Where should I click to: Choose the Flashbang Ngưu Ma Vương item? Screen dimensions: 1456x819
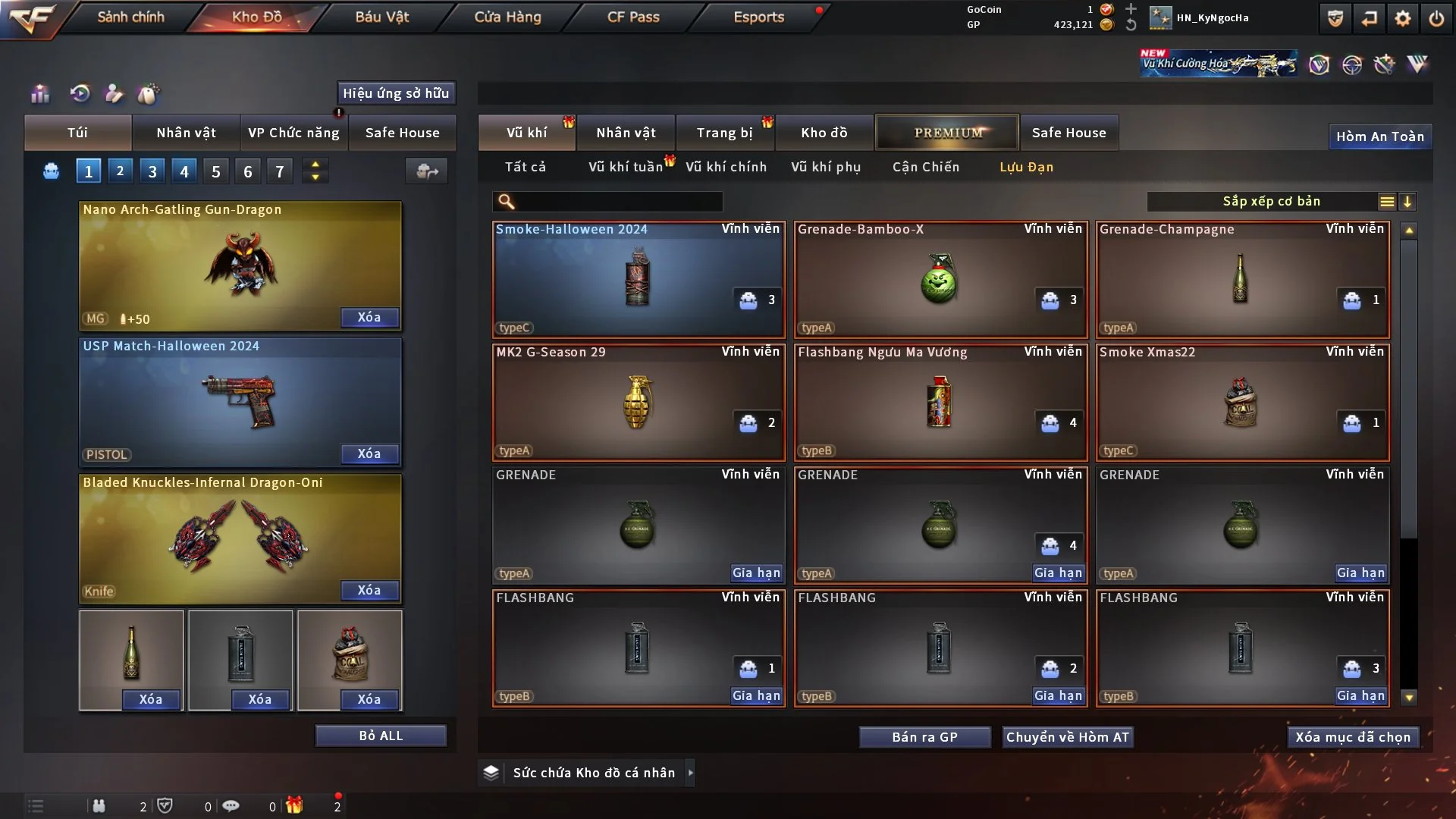[x=940, y=402]
